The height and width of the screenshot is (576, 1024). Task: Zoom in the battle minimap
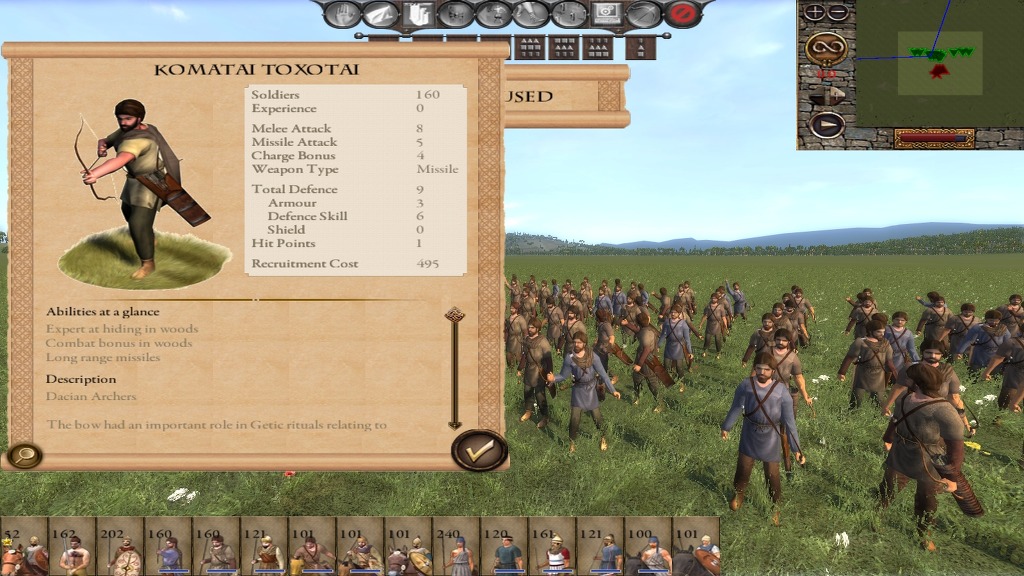point(815,13)
